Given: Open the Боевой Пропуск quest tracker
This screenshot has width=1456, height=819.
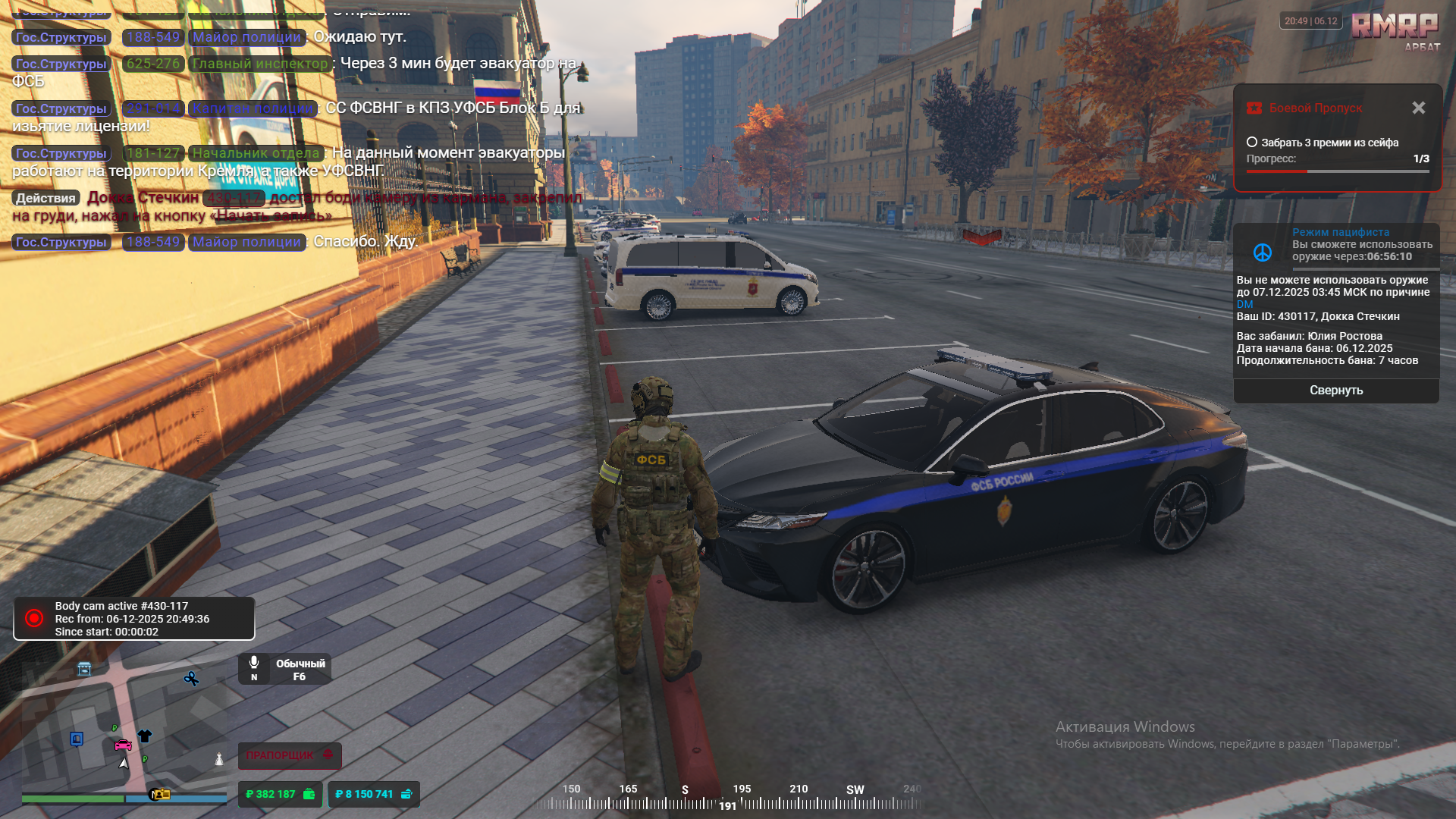Looking at the screenshot, I should pos(1315,108).
